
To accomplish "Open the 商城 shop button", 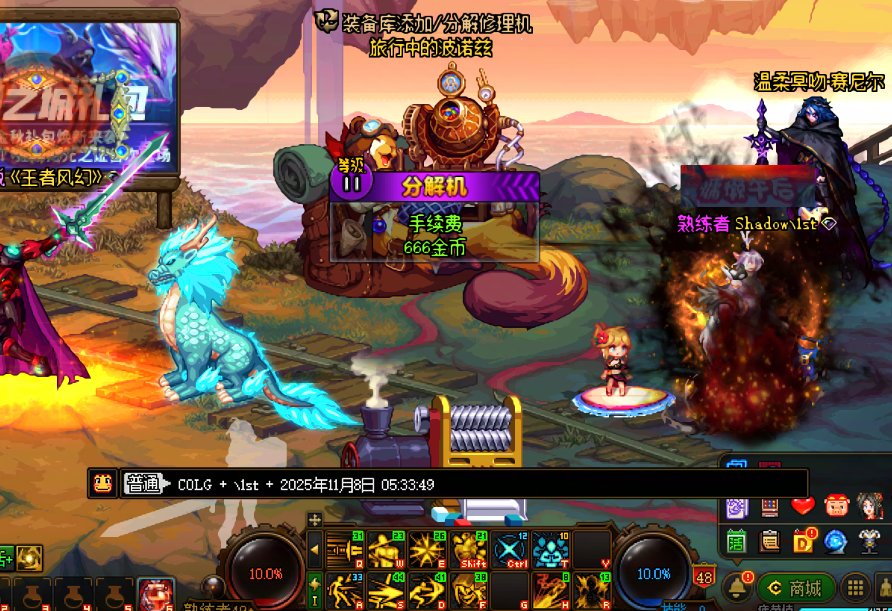I will coord(796,588).
